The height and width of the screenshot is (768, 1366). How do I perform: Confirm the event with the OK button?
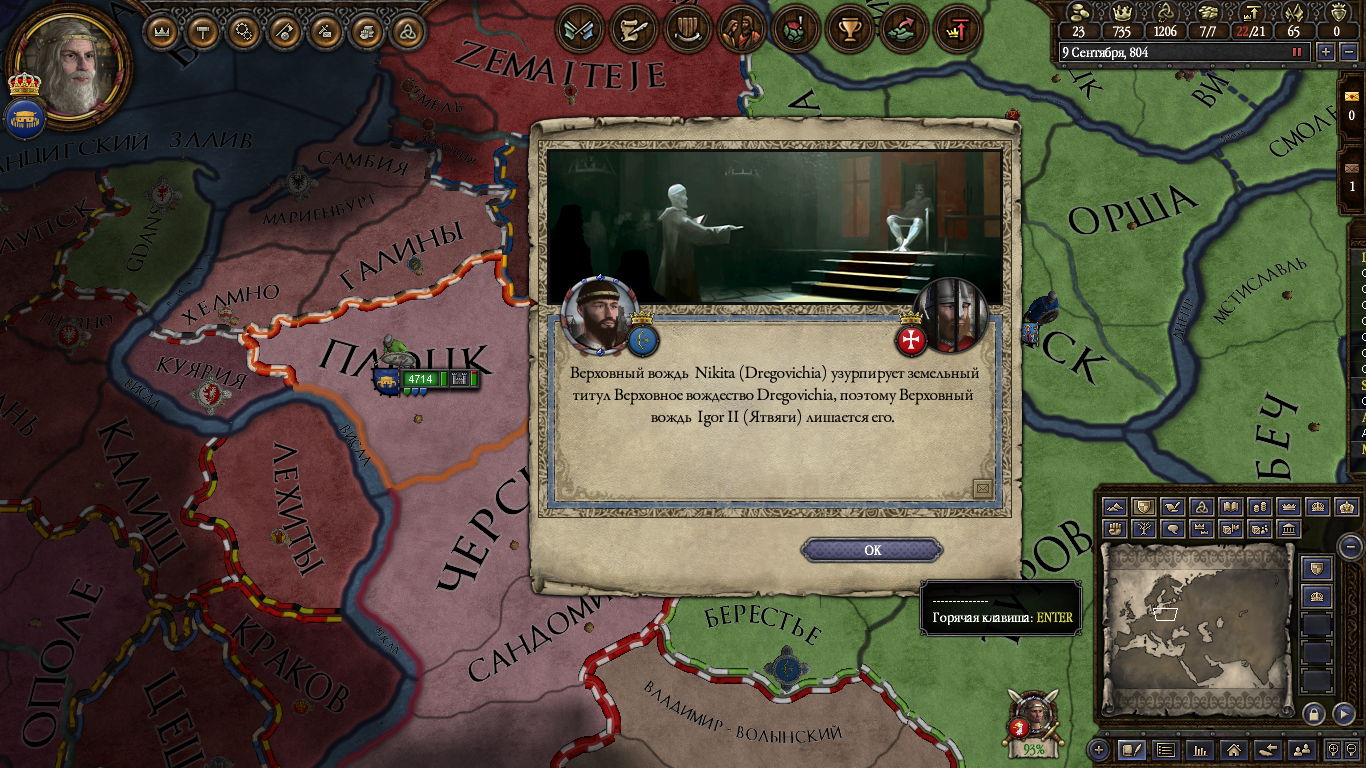pyautogui.click(x=872, y=550)
